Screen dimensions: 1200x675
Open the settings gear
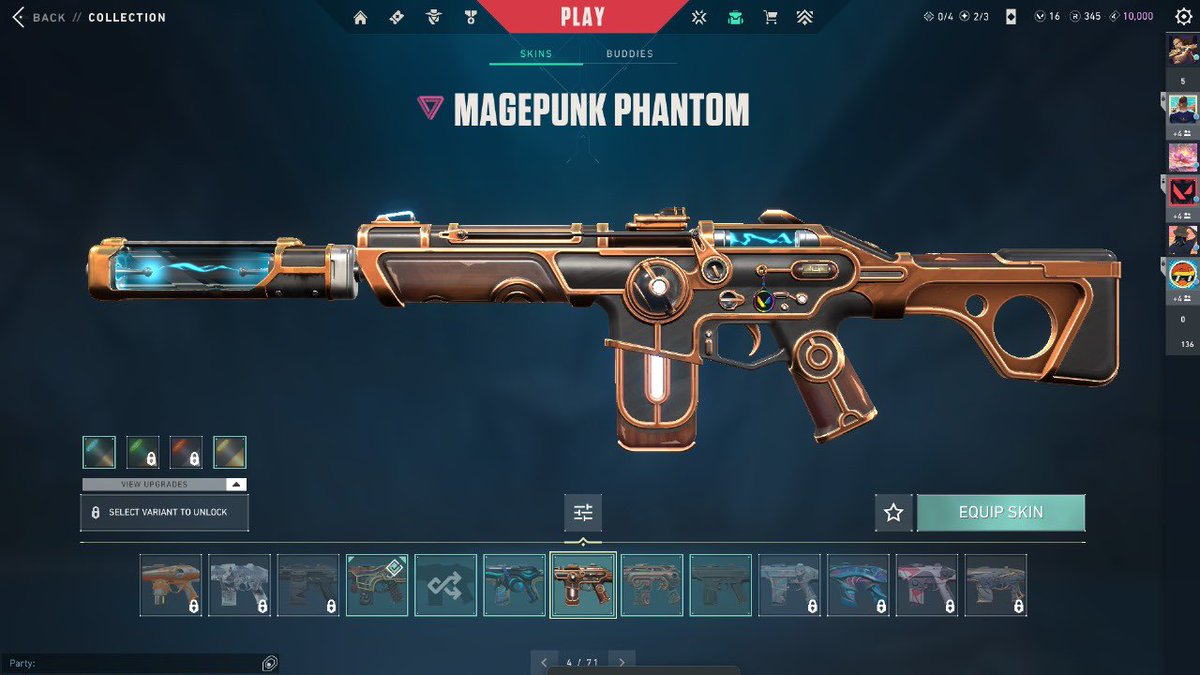pos(1183,17)
